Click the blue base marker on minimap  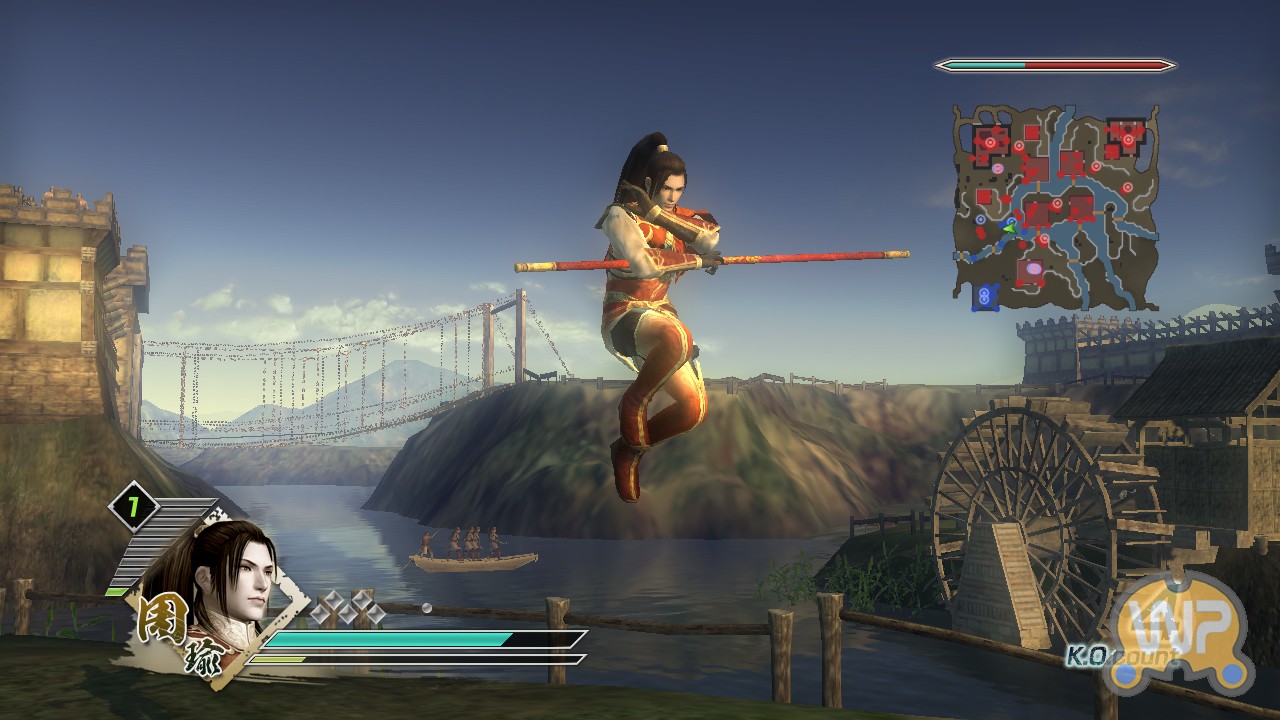(987, 296)
